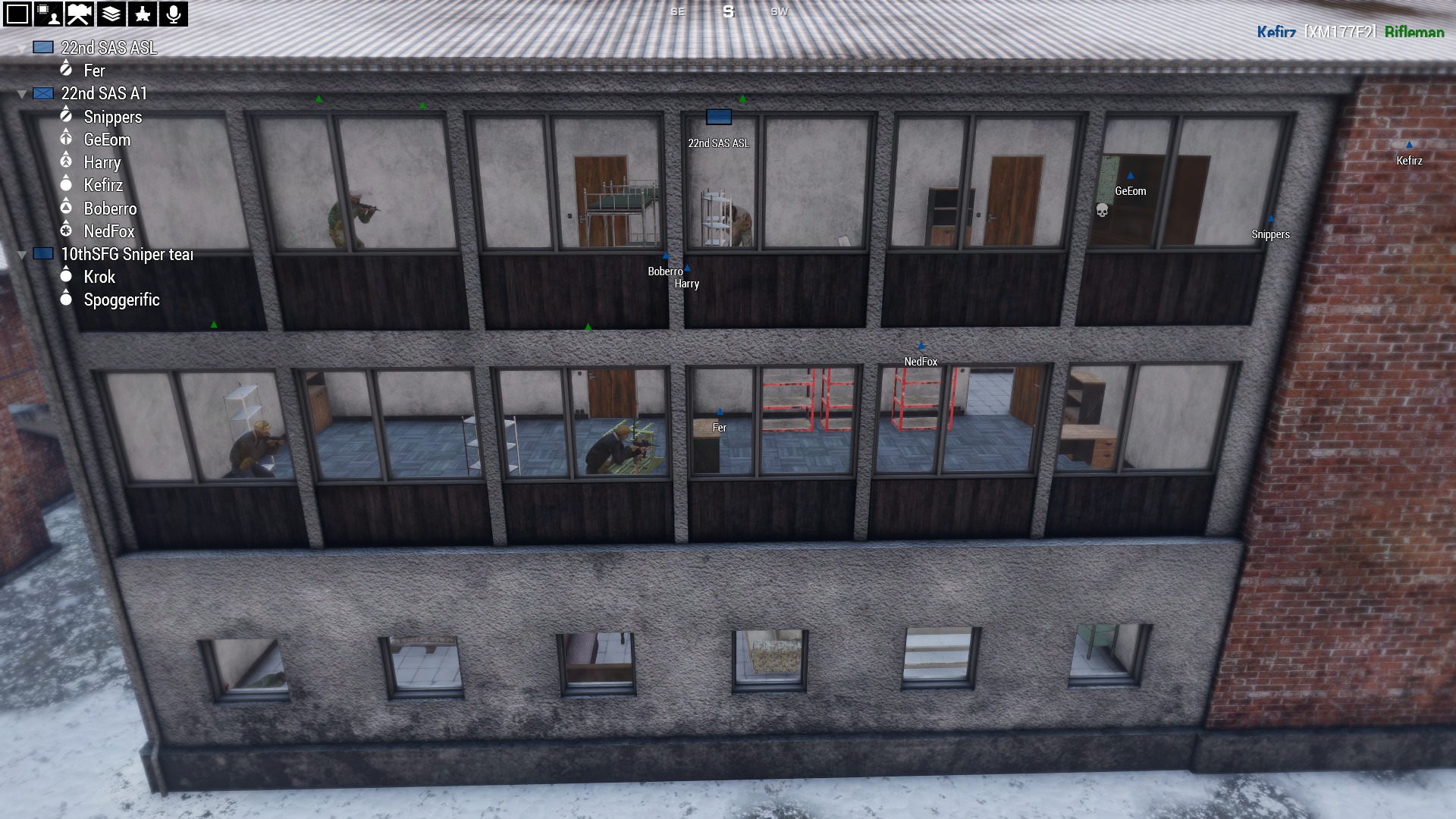Click the stacked layers toolbar icon
The image size is (1456, 819).
click(x=111, y=14)
